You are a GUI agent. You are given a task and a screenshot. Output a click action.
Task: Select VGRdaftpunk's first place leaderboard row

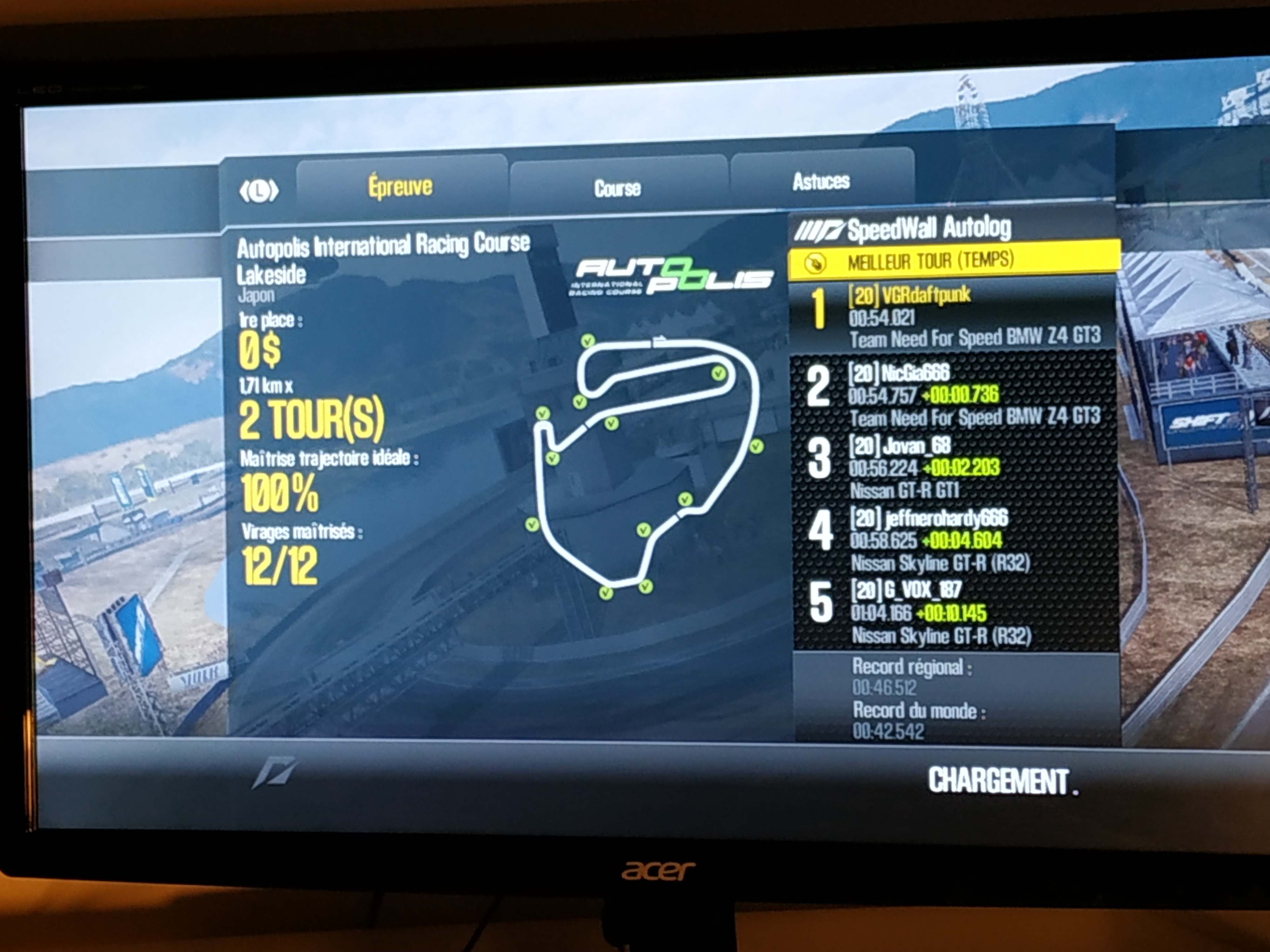tap(953, 316)
